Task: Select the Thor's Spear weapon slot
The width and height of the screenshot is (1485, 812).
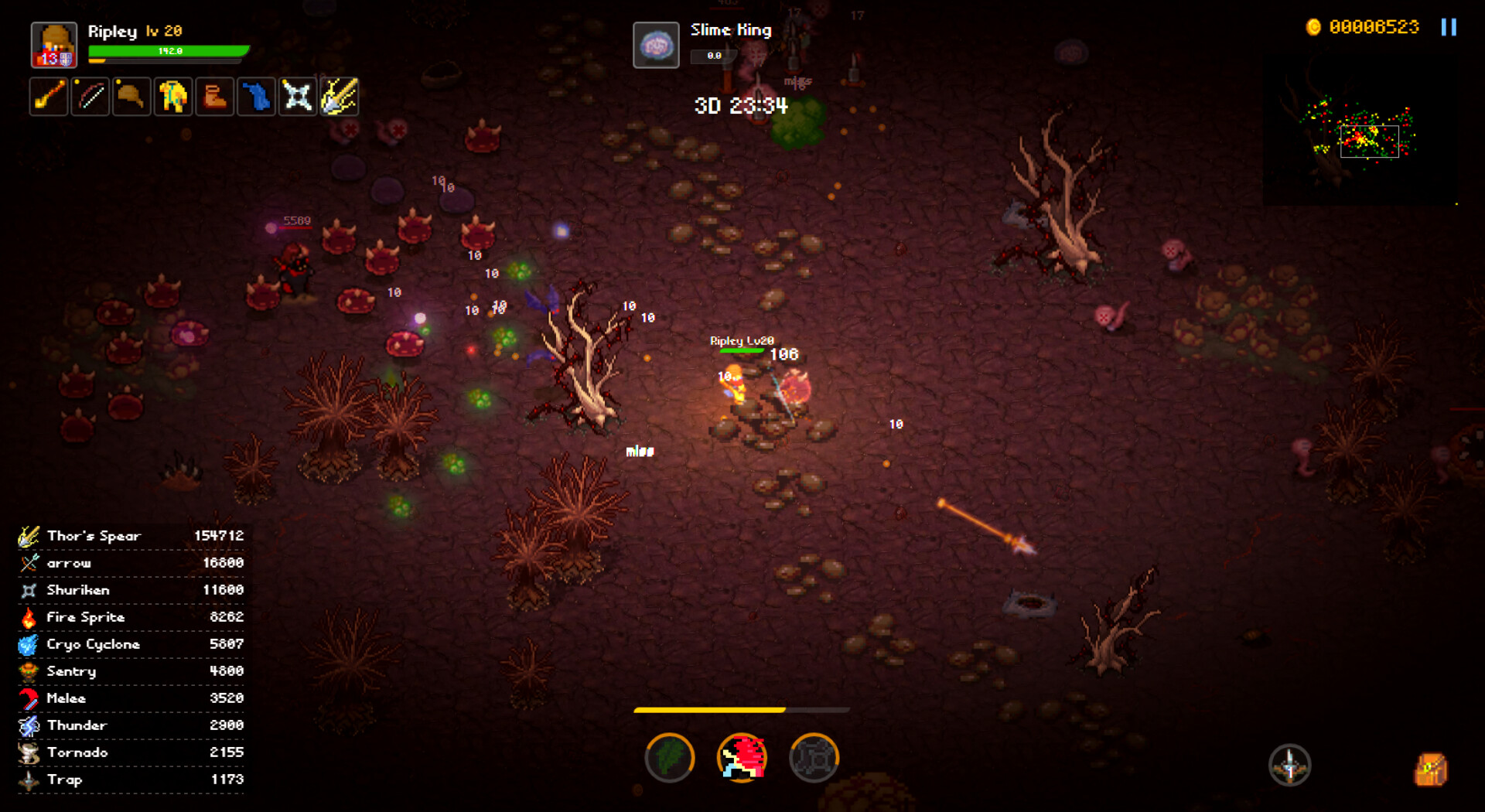Action: [339, 97]
